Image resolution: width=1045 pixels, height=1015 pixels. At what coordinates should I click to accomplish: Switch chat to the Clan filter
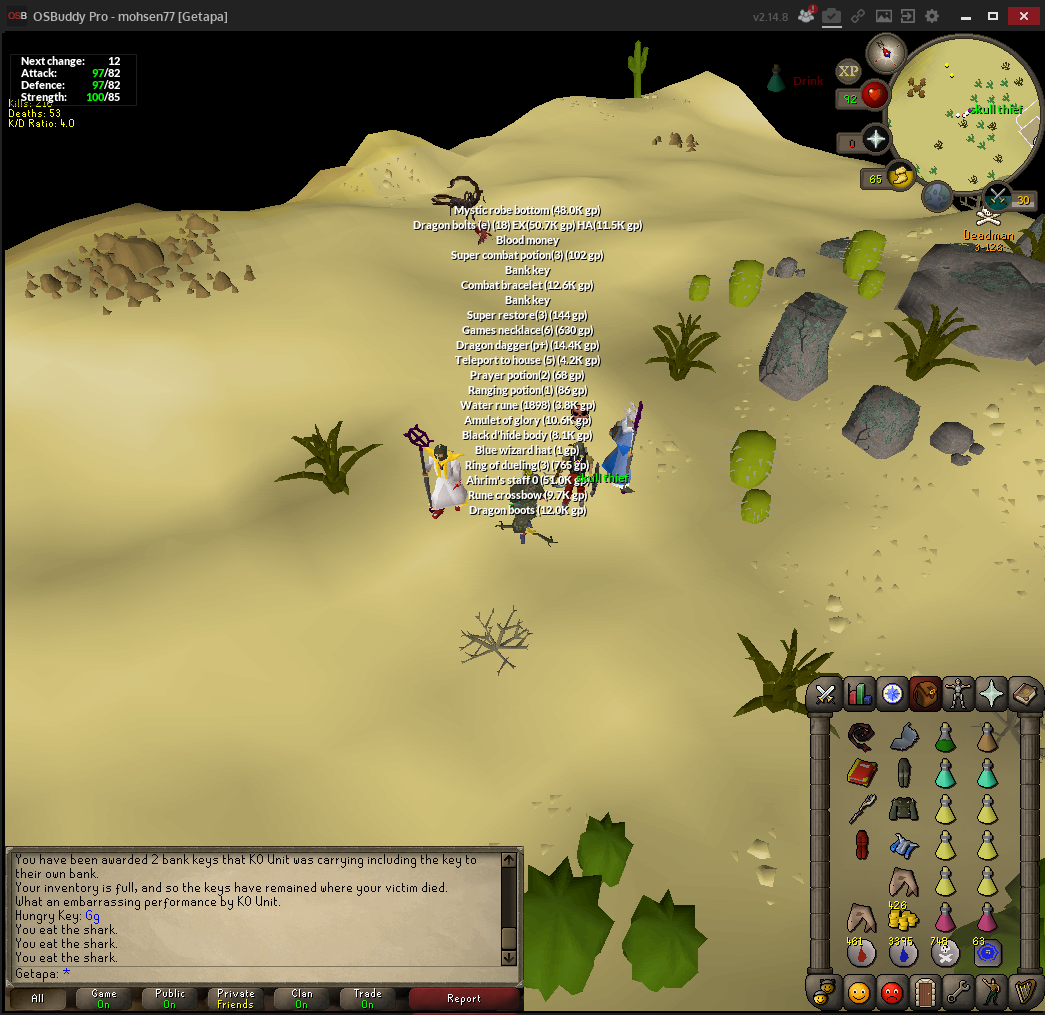pos(302,998)
